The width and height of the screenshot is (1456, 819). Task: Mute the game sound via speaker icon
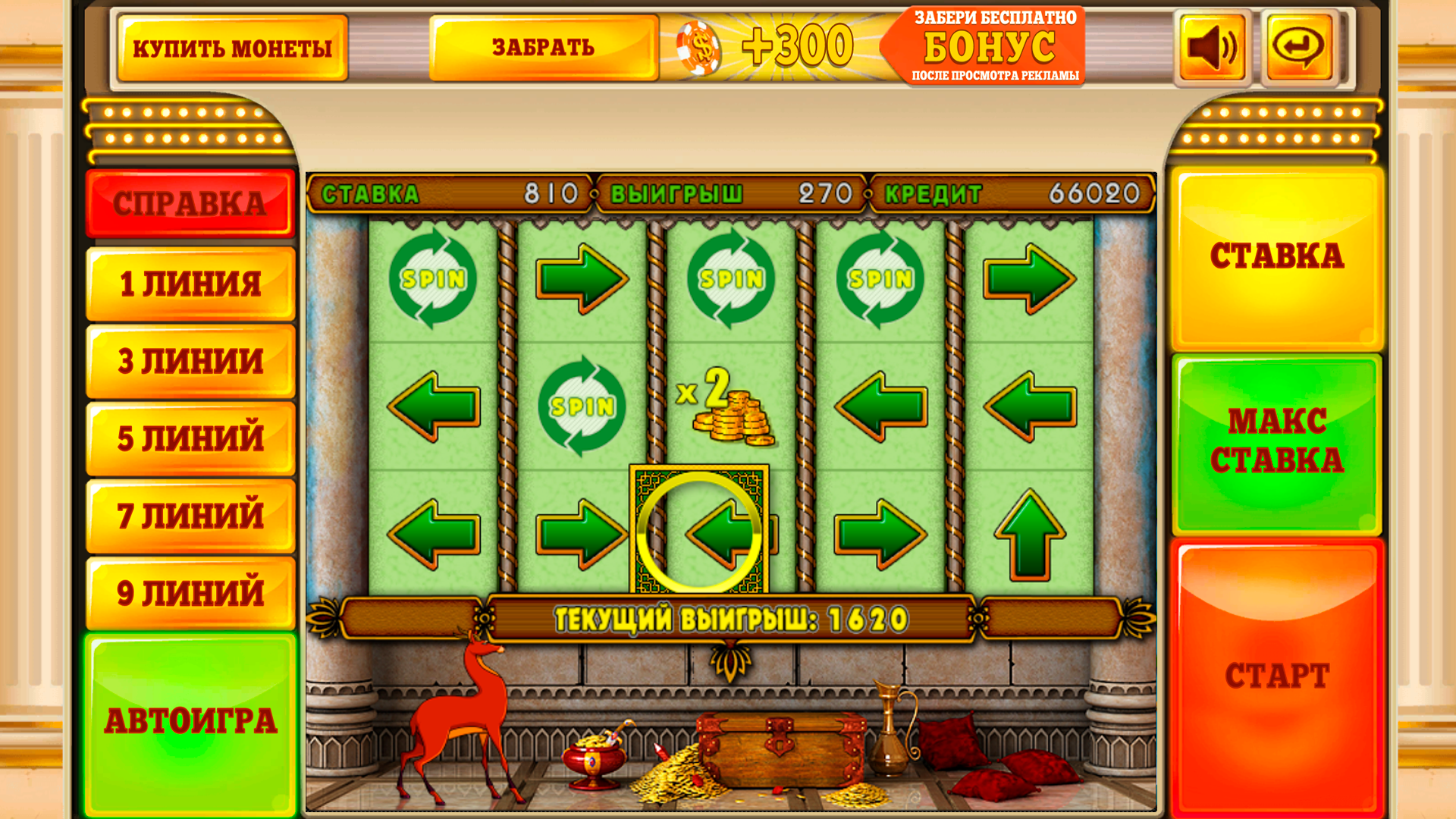(x=1210, y=48)
